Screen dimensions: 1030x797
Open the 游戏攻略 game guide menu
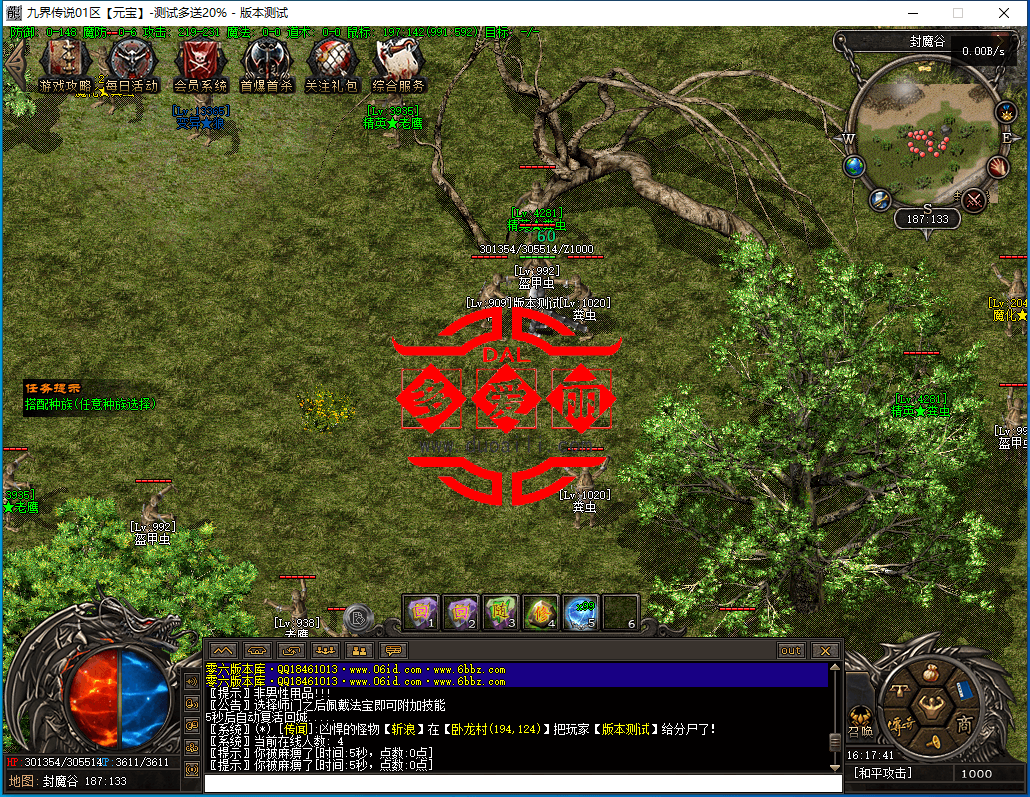point(65,65)
